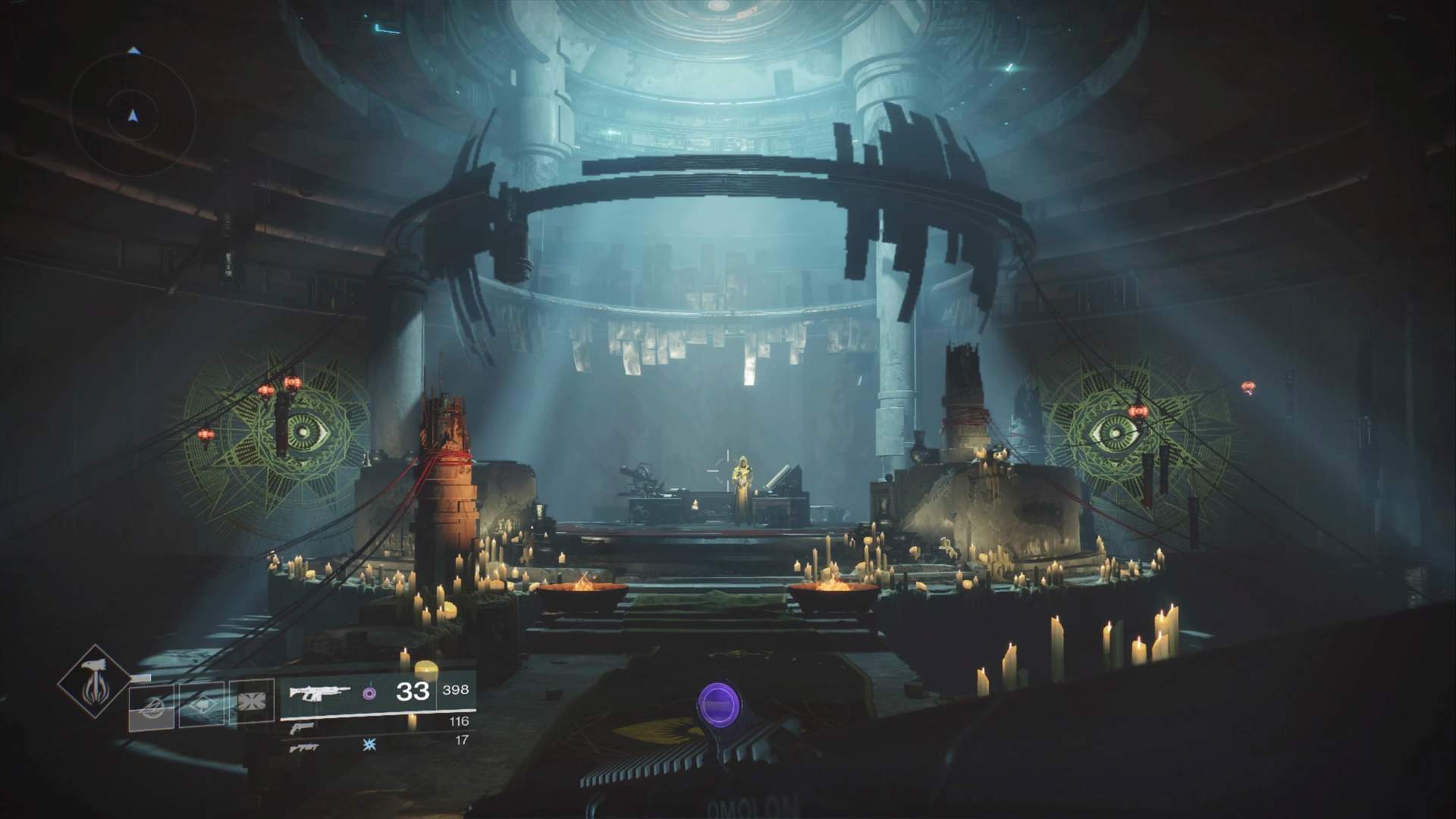The width and height of the screenshot is (1456, 819).
Task: Click the blue arc burst ammo icon
Action: [x=369, y=743]
